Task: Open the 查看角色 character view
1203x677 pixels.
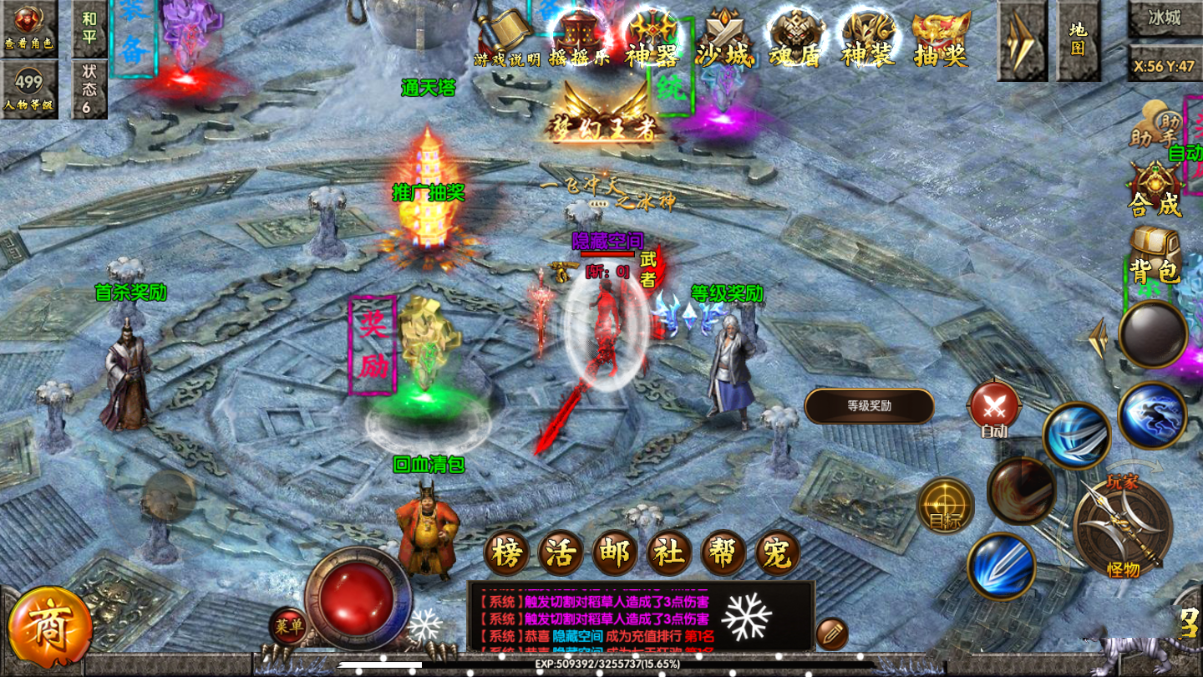Action: tap(29, 27)
